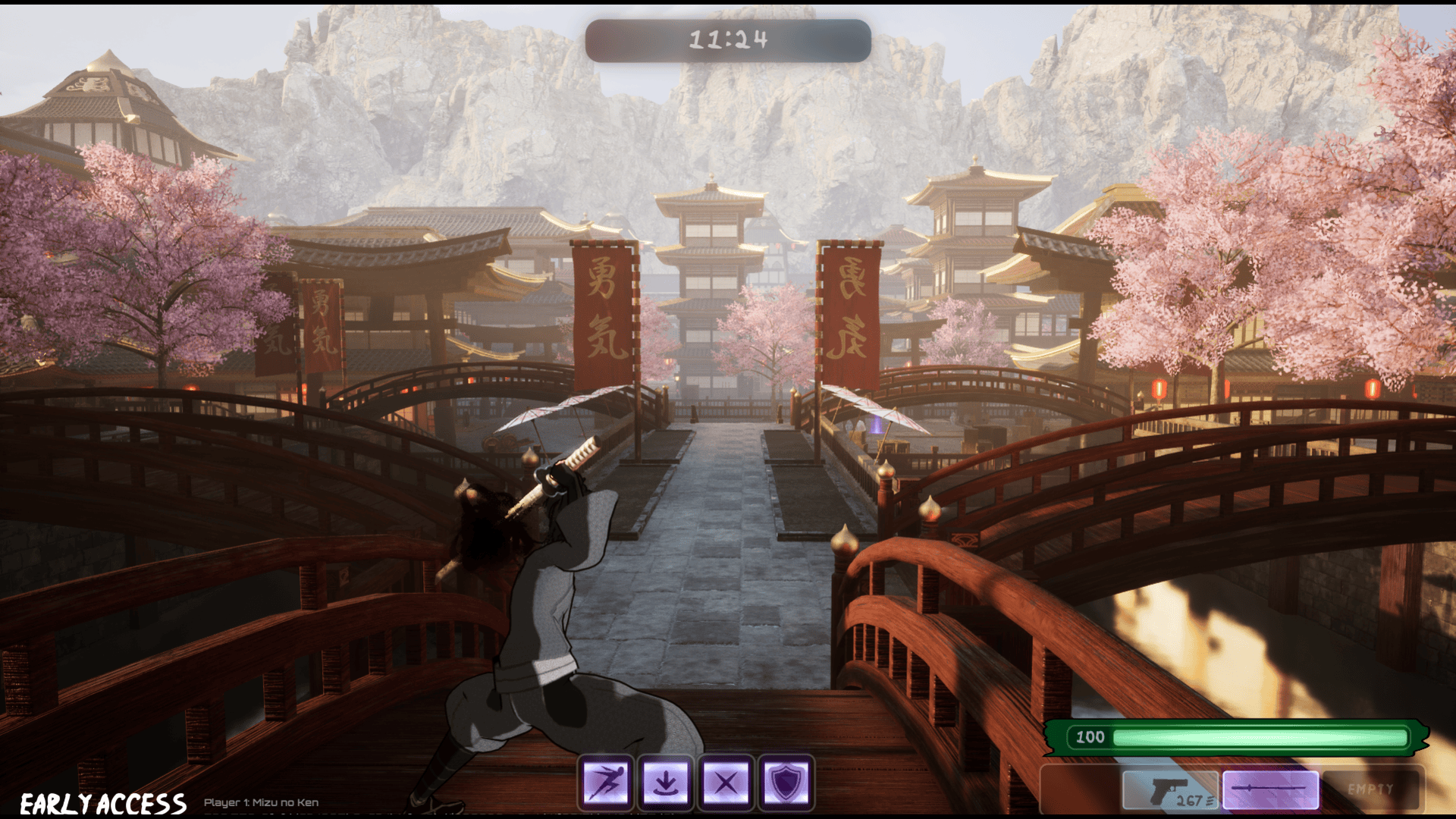Activate the dash sprint ability
The image size is (1456, 819).
tap(606, 782)
